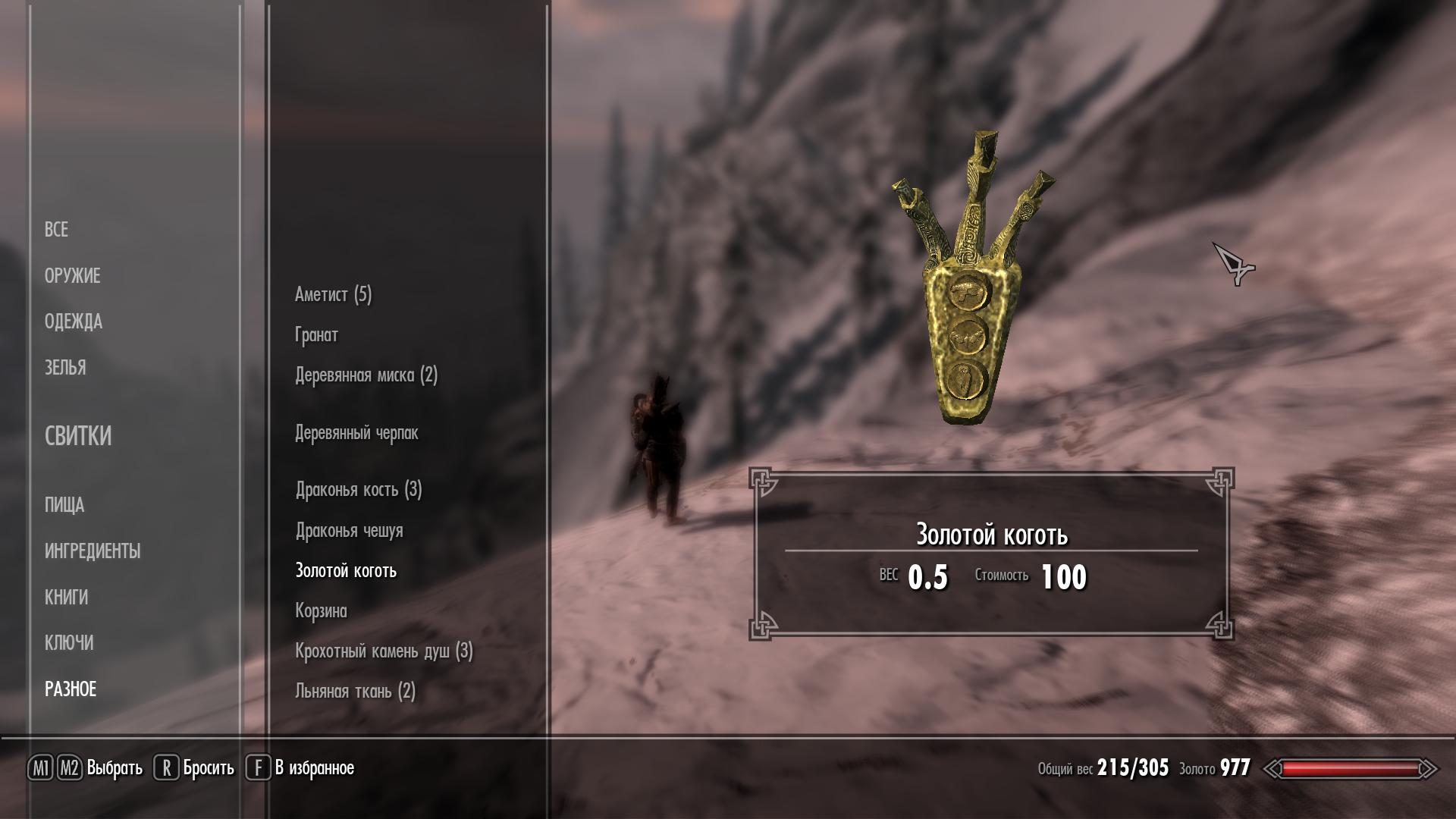Pick the Деревянный черпак entry
The height and width of the screenshot is (819, 1456).
(x=356, y=433)
